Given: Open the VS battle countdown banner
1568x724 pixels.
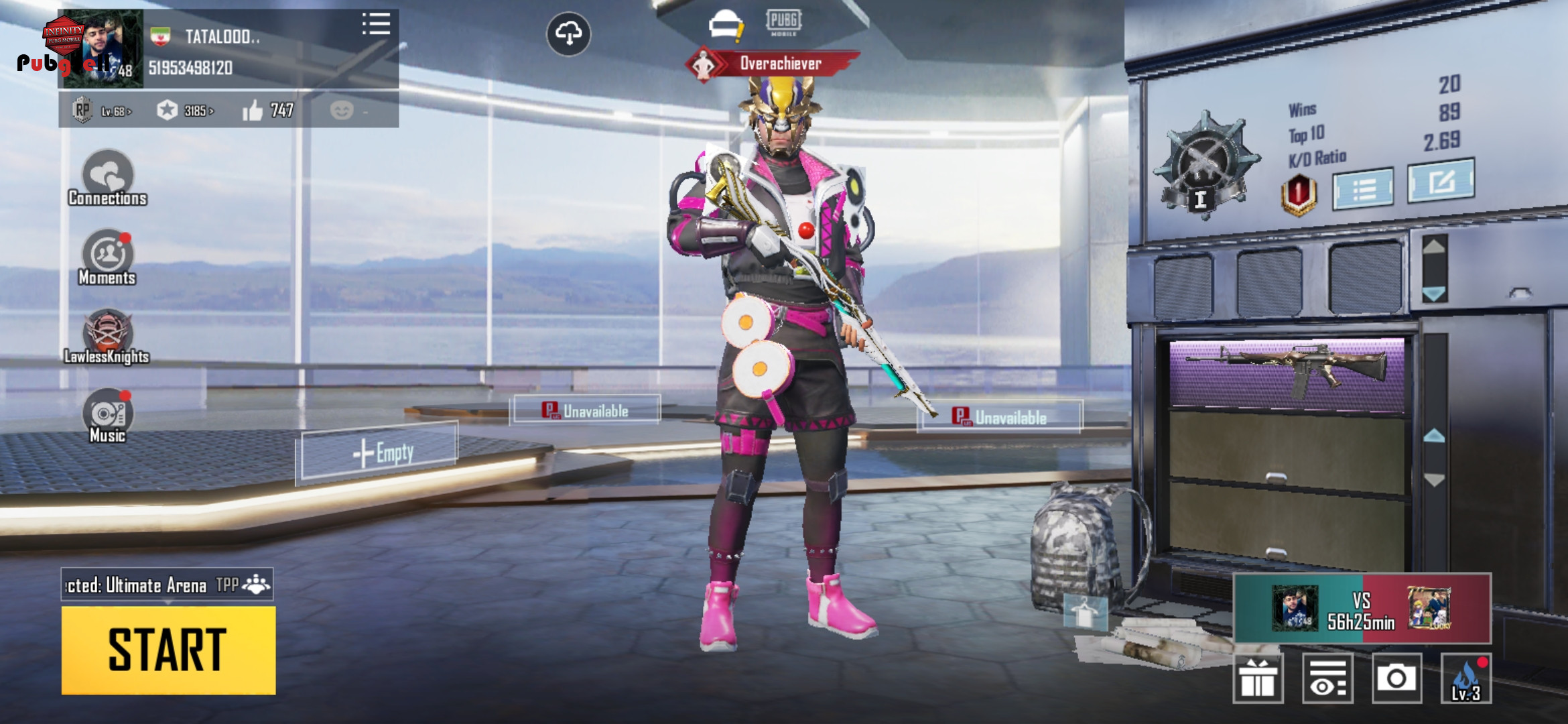Looking at the screenshot, I should pyautogui.click(x=1362, y=609).
